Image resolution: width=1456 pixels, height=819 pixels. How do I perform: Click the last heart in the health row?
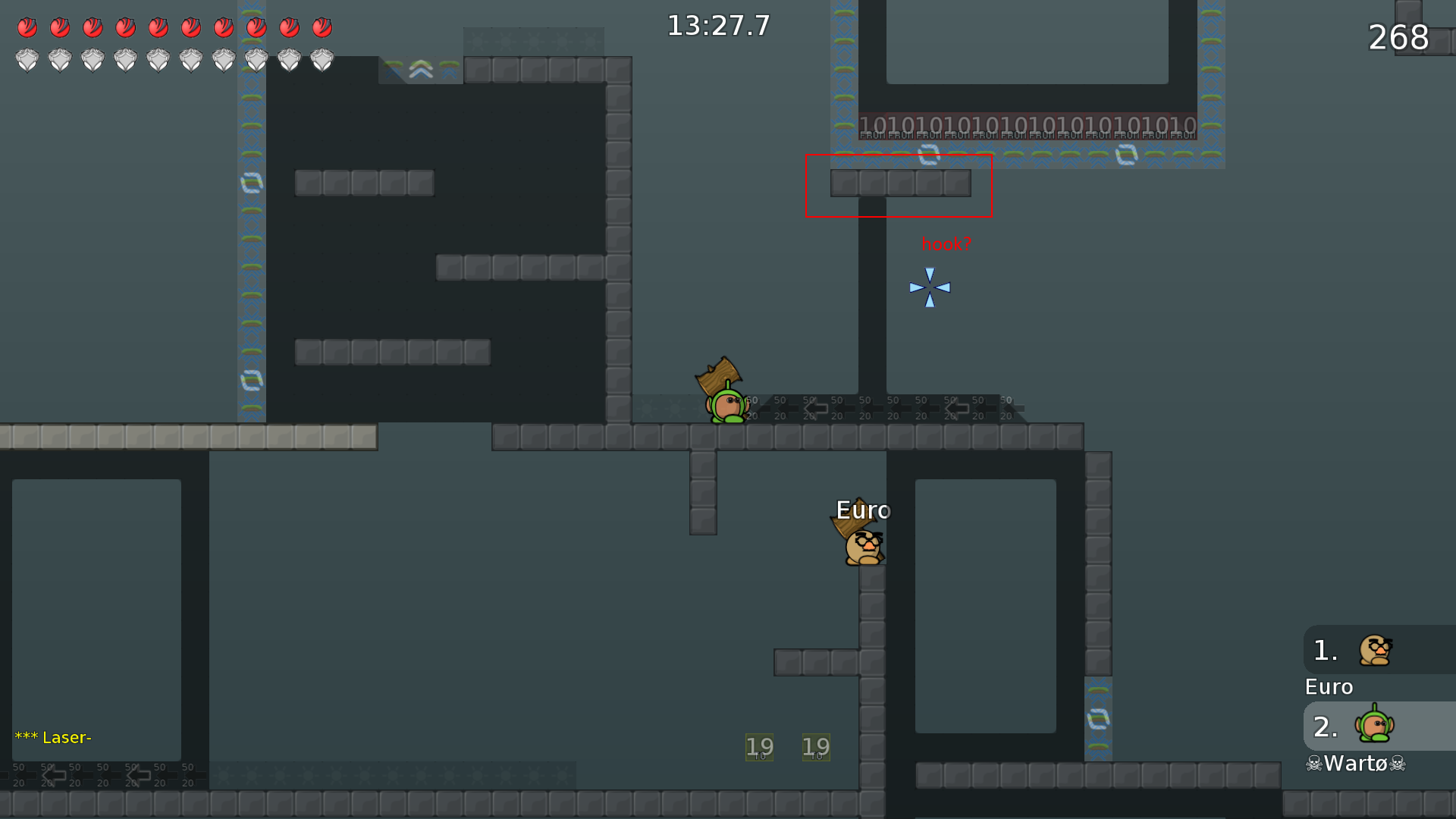tap(322, 27)
